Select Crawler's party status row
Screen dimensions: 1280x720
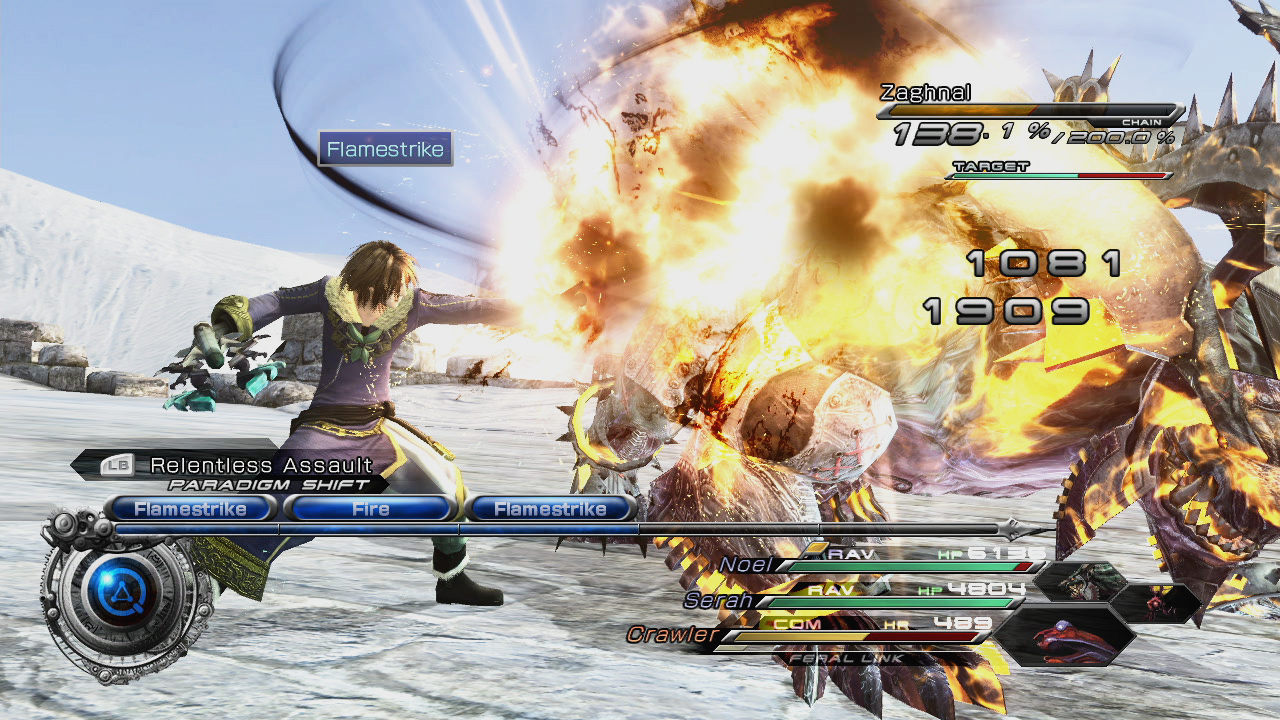pos(820,634)
